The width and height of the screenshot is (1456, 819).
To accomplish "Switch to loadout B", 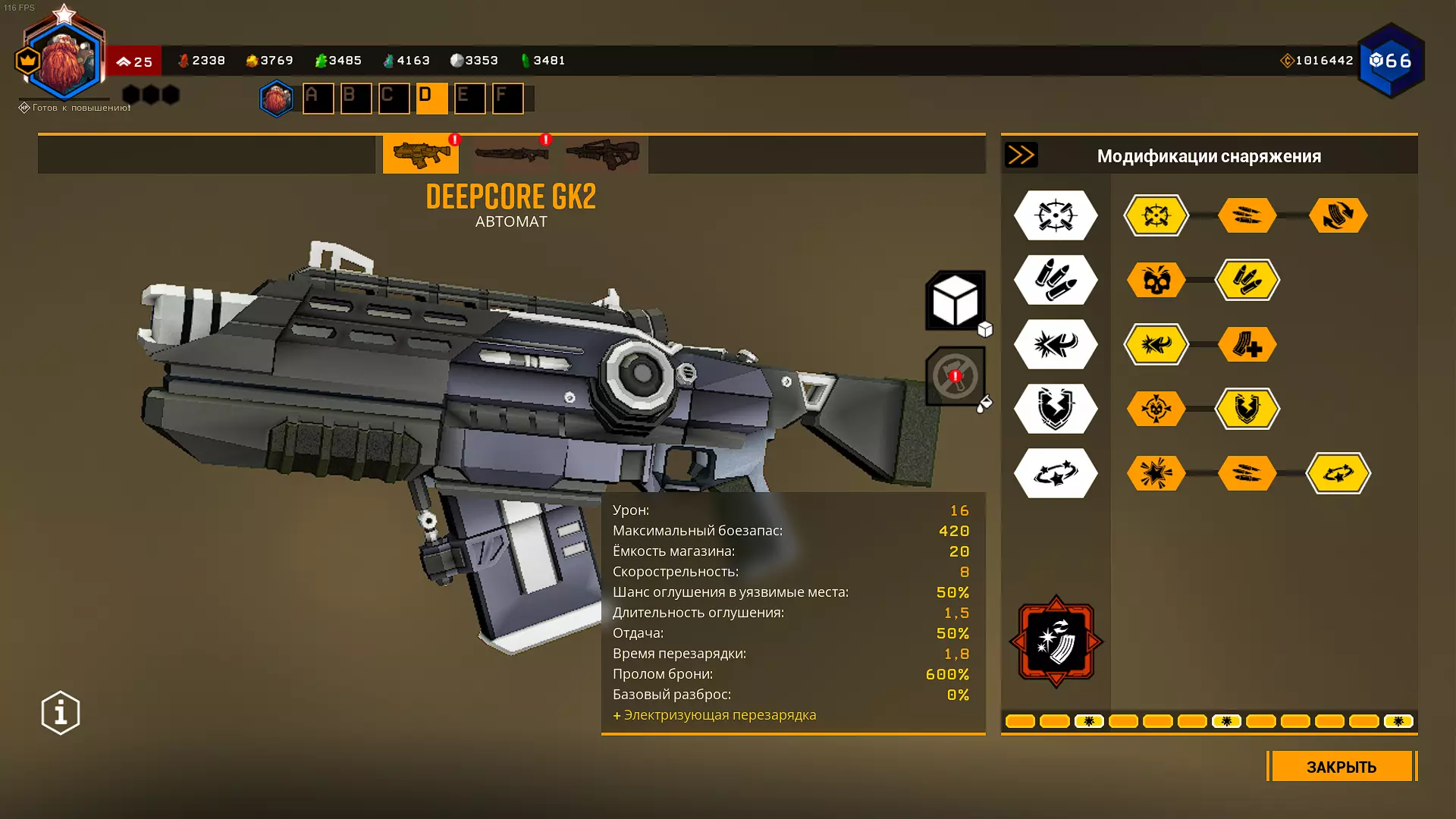I will coord(356,99).
